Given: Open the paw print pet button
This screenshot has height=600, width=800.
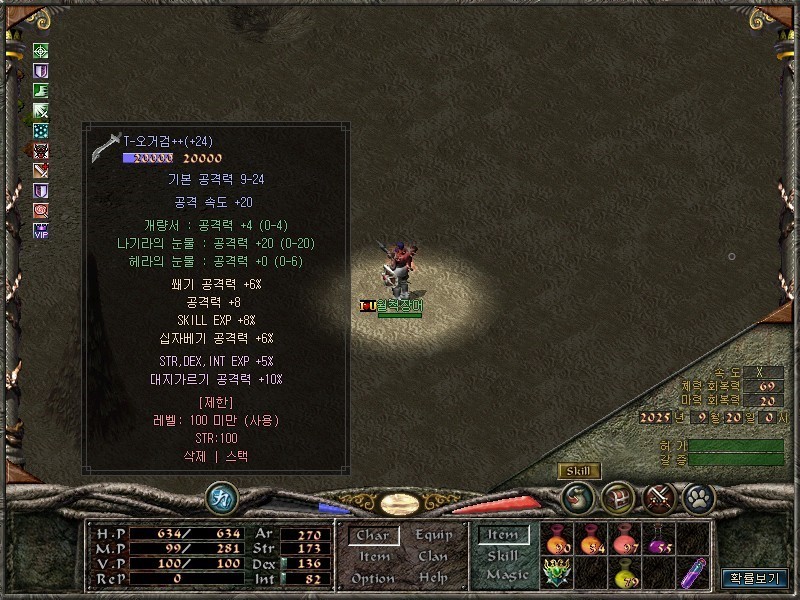Looking at the screenshot, I should click(x=698, y=496).
